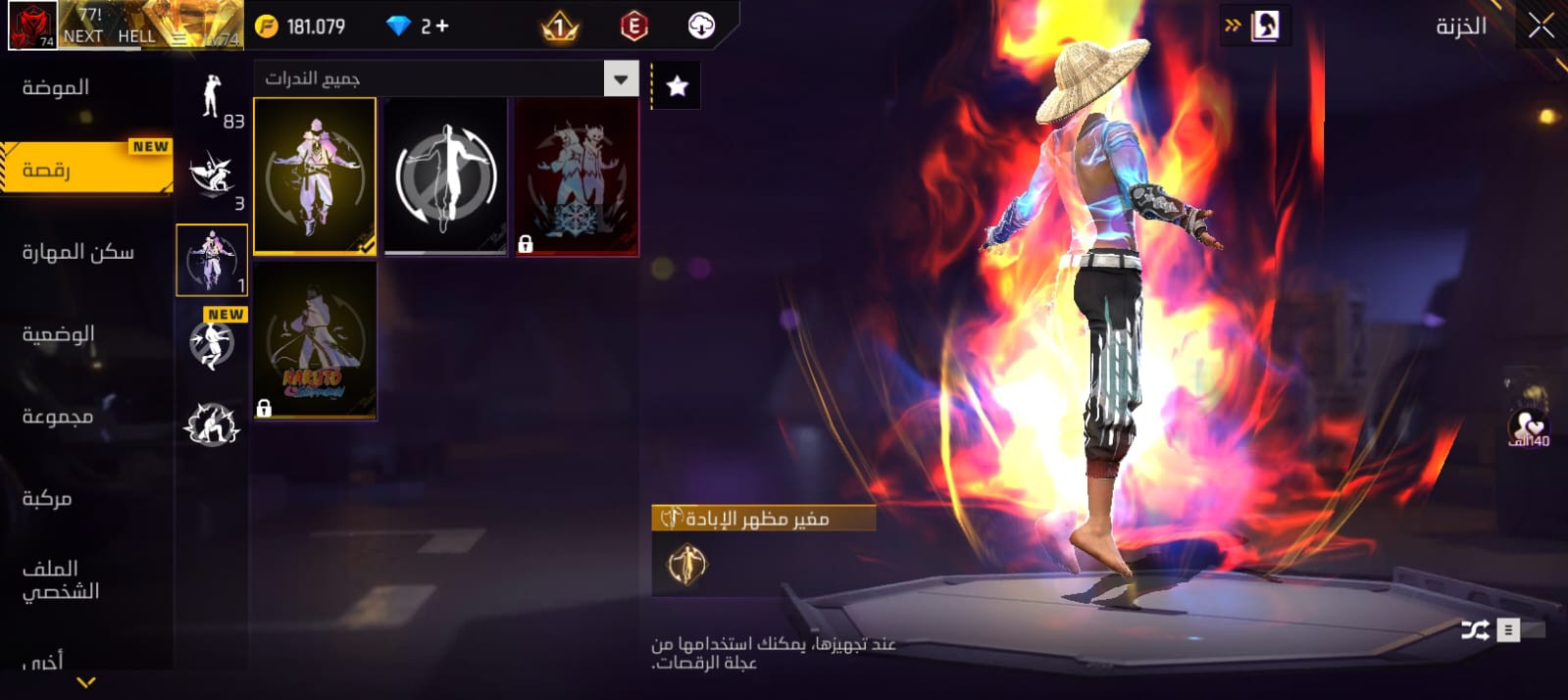Click the gold coin balance icon
Screen dimensions: 1568x700
(x=267, y=26)
